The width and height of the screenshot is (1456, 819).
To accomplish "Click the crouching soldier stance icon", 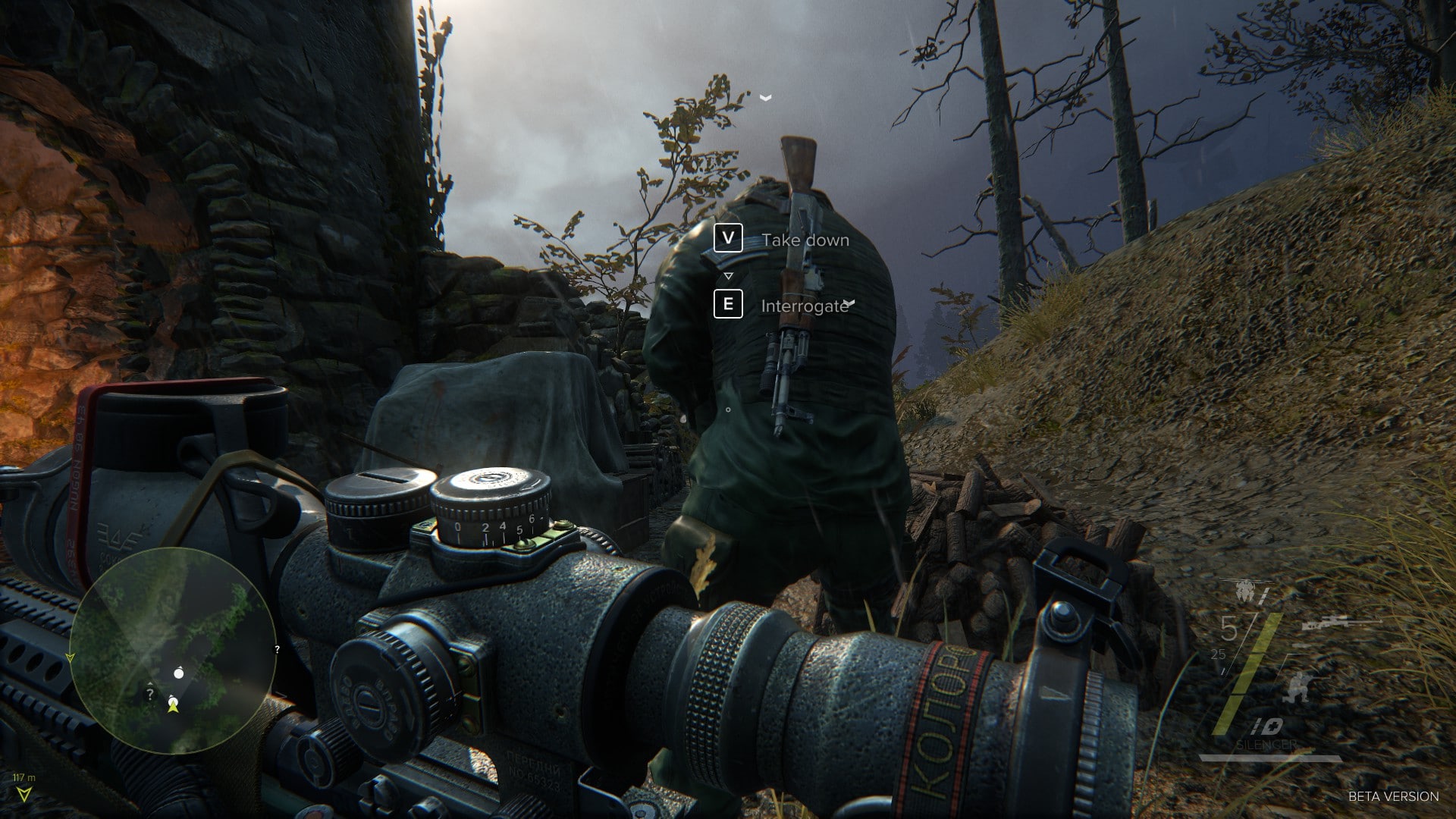I will (1298, 687).
